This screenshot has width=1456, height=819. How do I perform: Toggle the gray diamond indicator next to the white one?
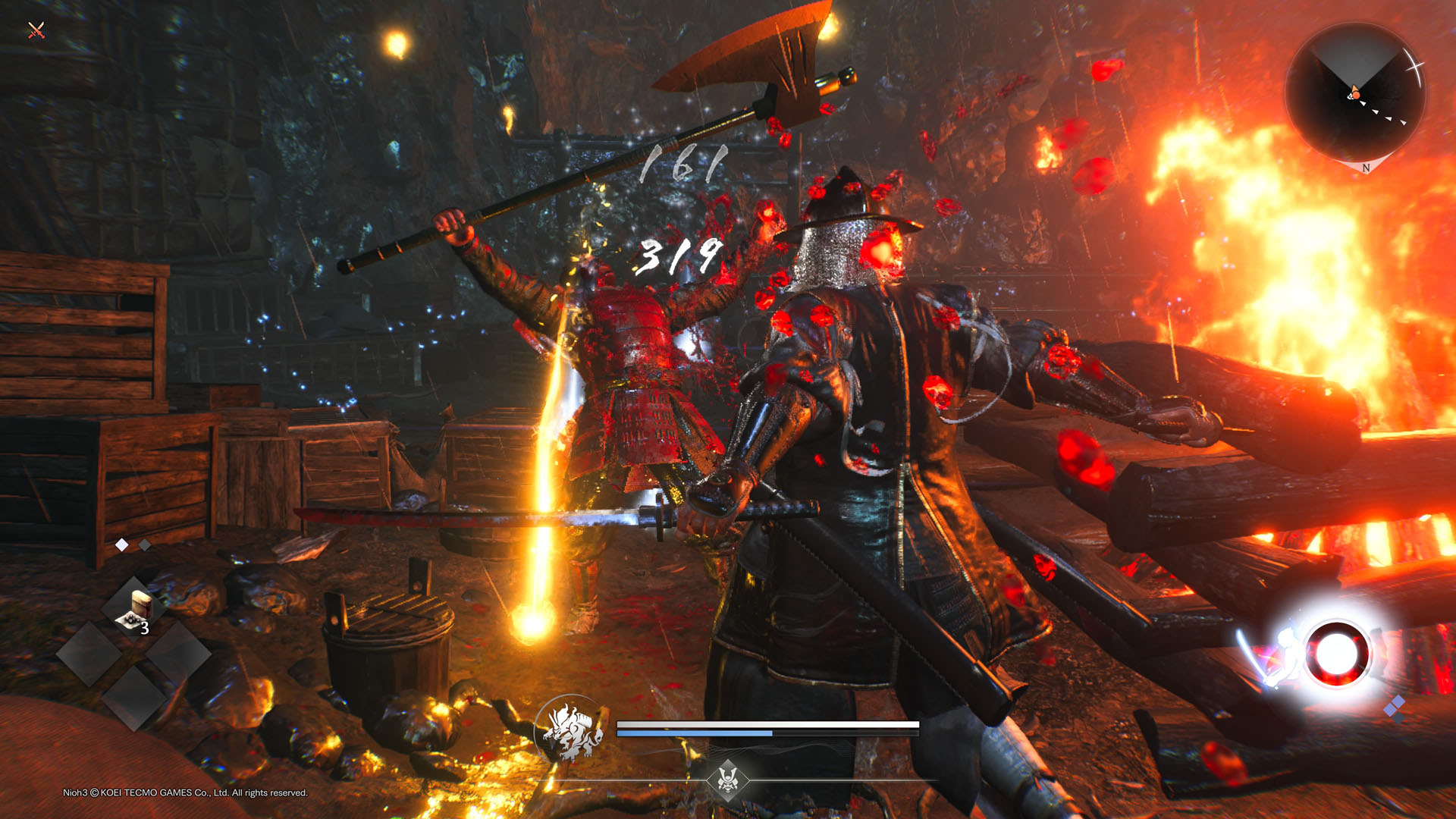pos(145,545)
